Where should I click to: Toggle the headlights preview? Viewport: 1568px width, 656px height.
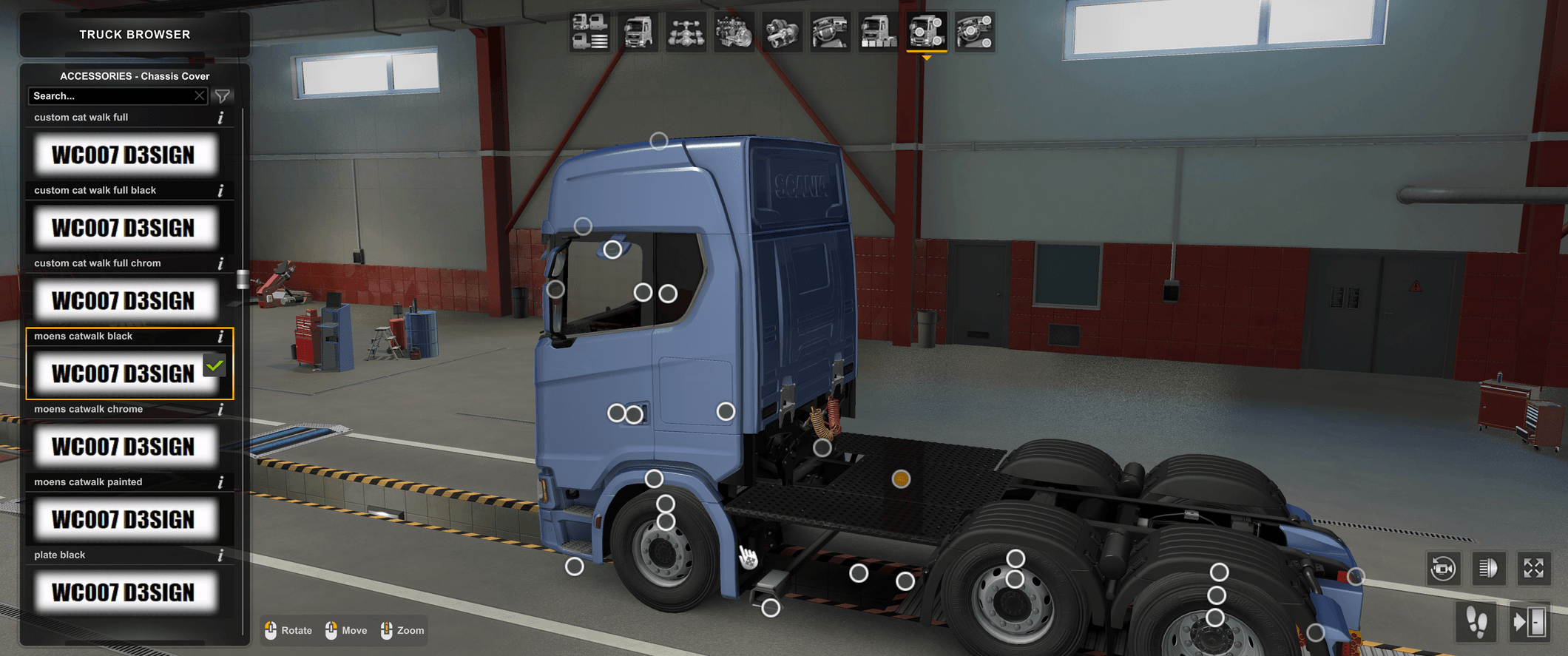coord(1488,568)
